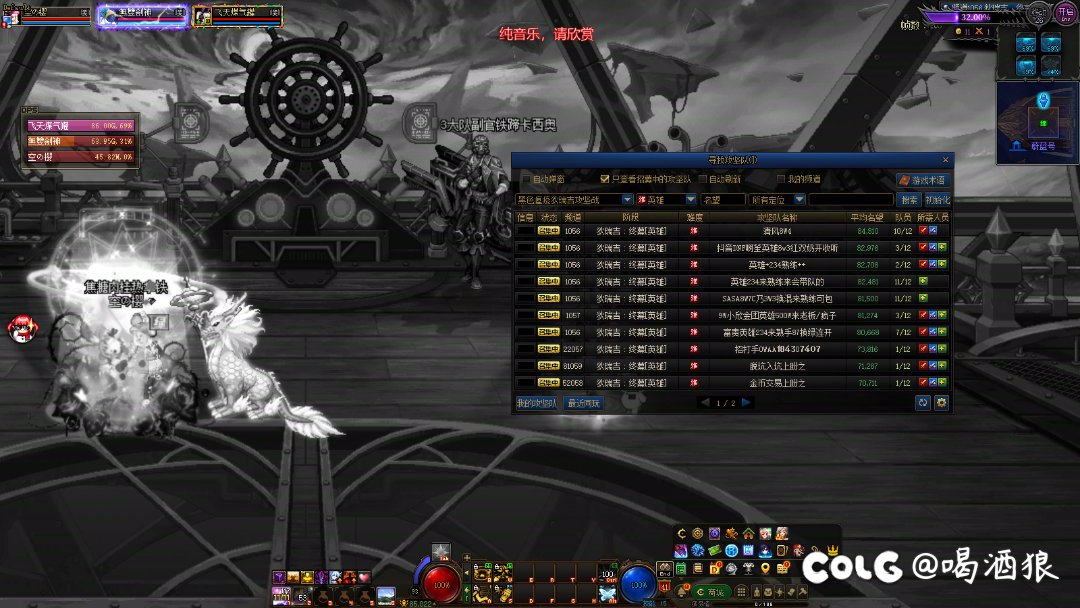Screen dimensions: 1080x608
Task: Reset filters with 初始化 button
Action: (x=937, y=200)
